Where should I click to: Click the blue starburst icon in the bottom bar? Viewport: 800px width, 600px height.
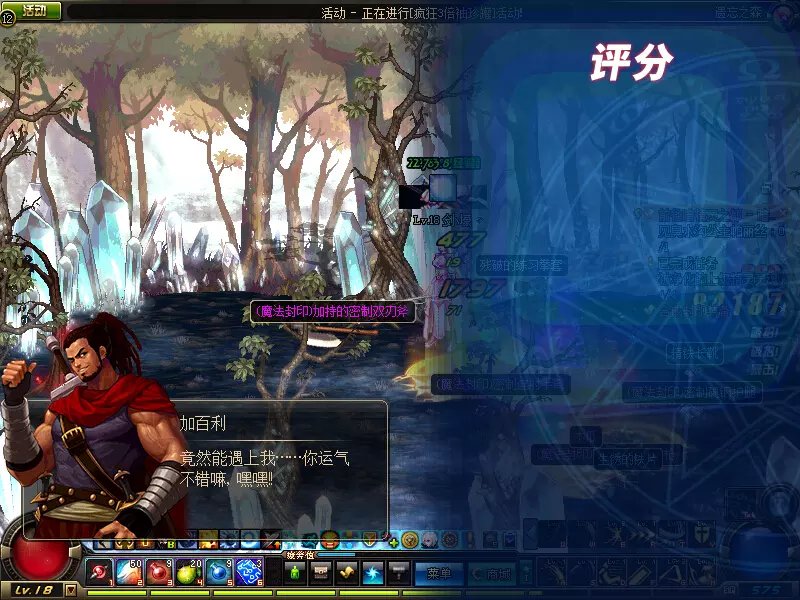tap(373, 572)
